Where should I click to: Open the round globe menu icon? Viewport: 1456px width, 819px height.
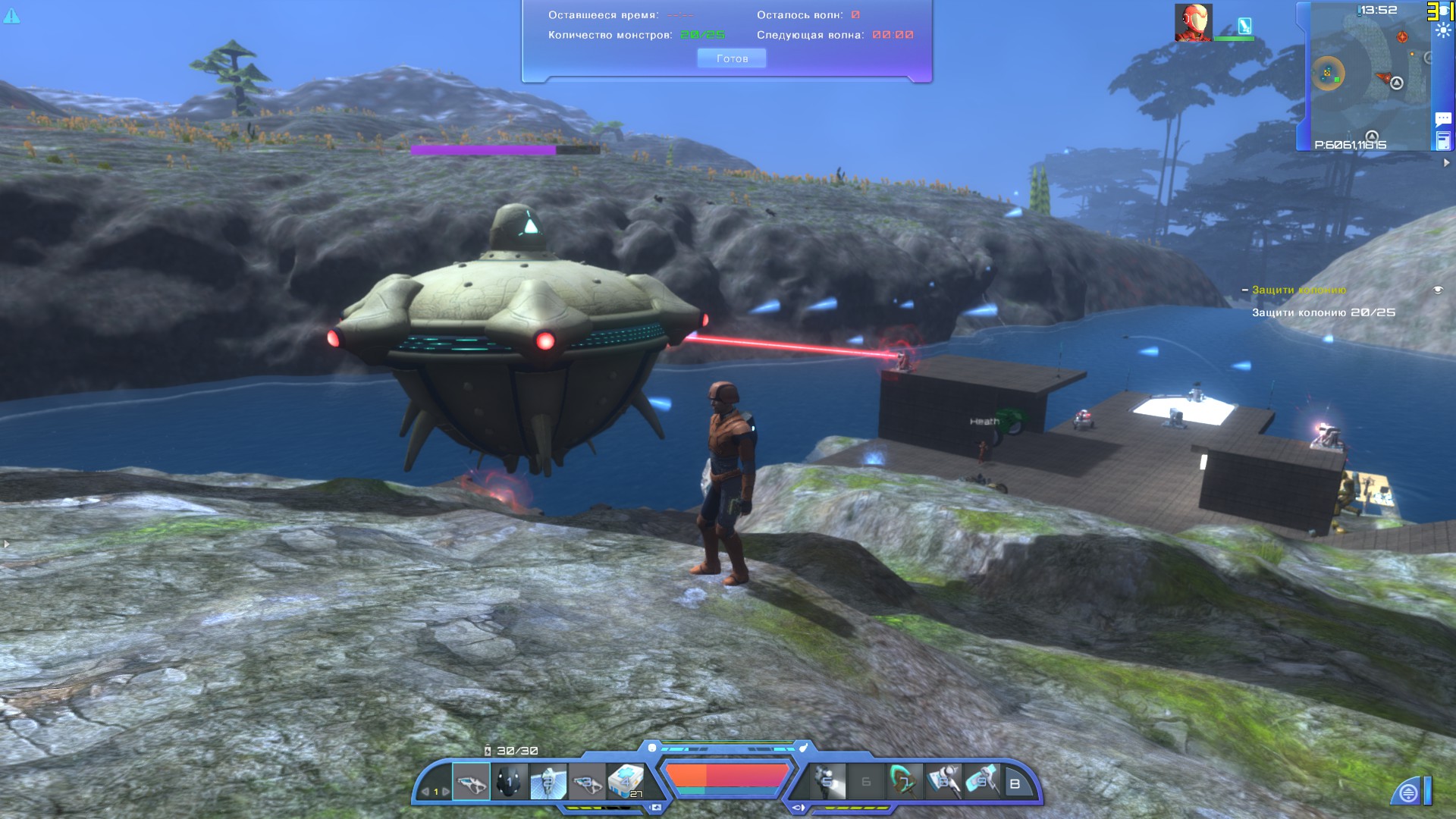point(1408,793)
